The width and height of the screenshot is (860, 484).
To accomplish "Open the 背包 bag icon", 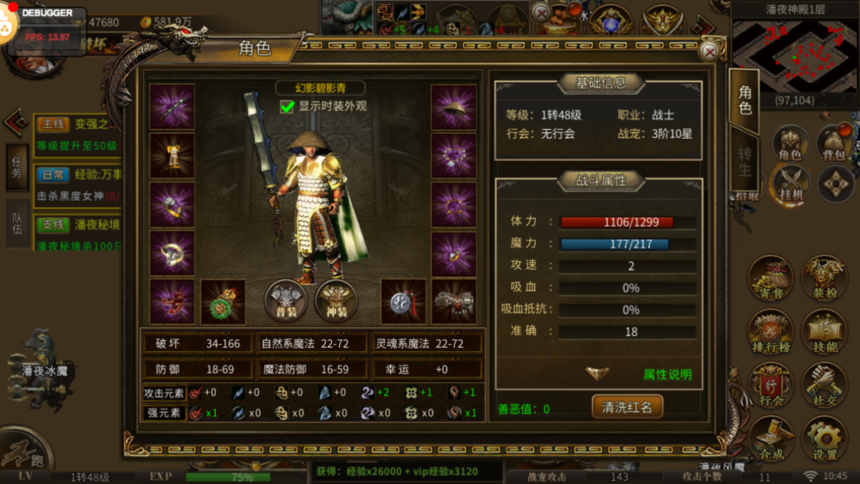I will tap(834, 145).
